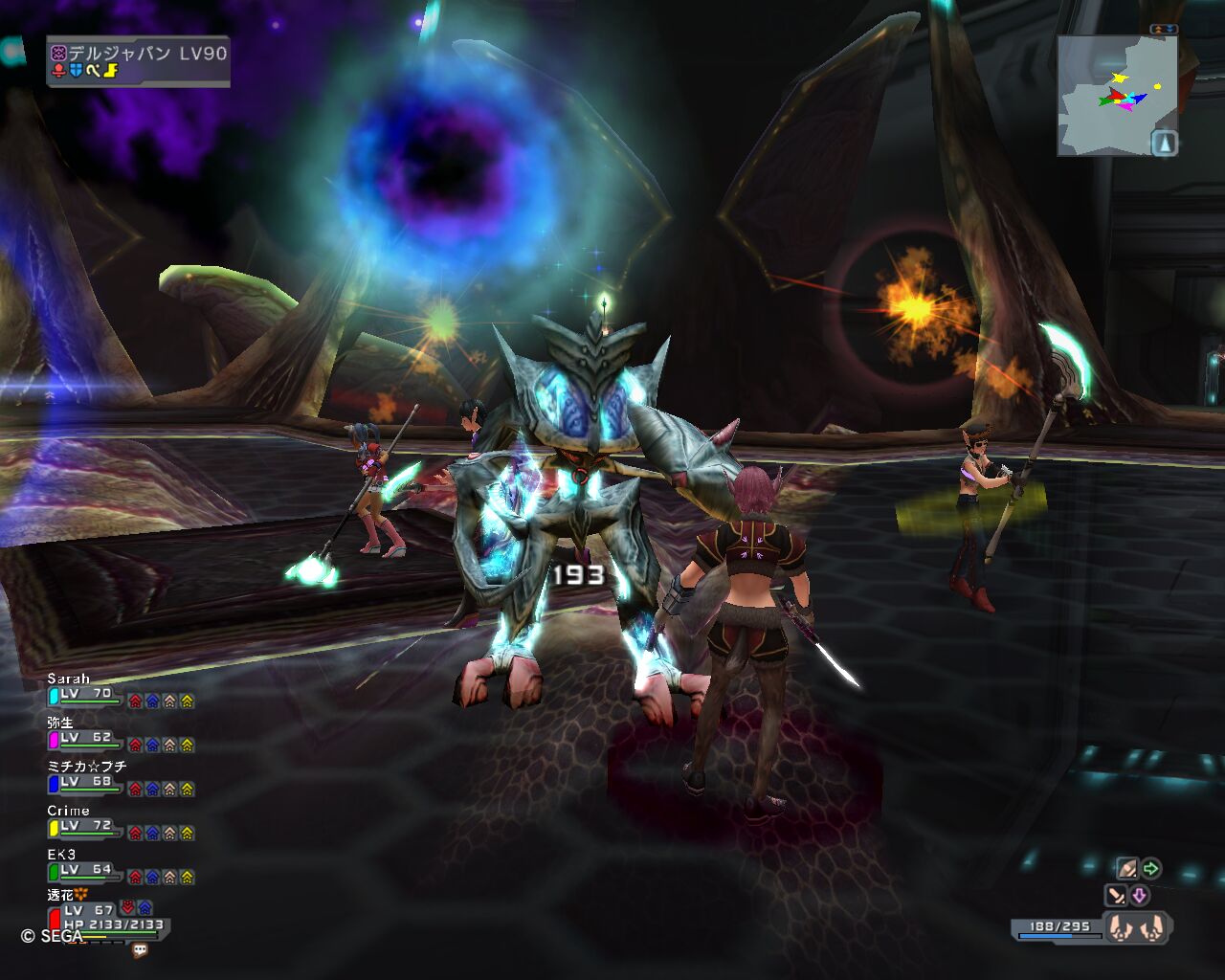Pick party member EK3 in the list

click(x=84, y=867)
